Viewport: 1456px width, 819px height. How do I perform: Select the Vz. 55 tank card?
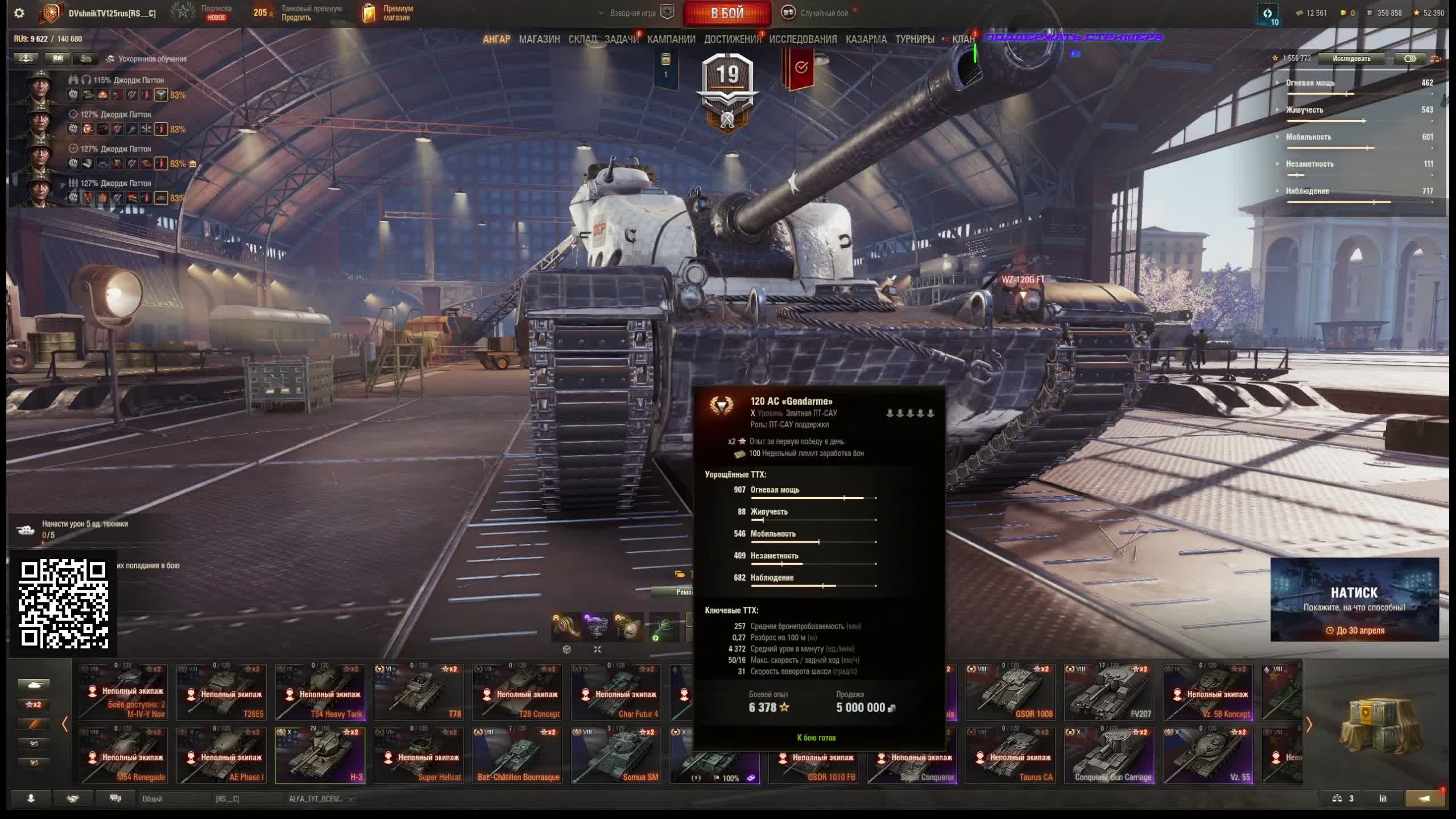[x=1207, y=755]
